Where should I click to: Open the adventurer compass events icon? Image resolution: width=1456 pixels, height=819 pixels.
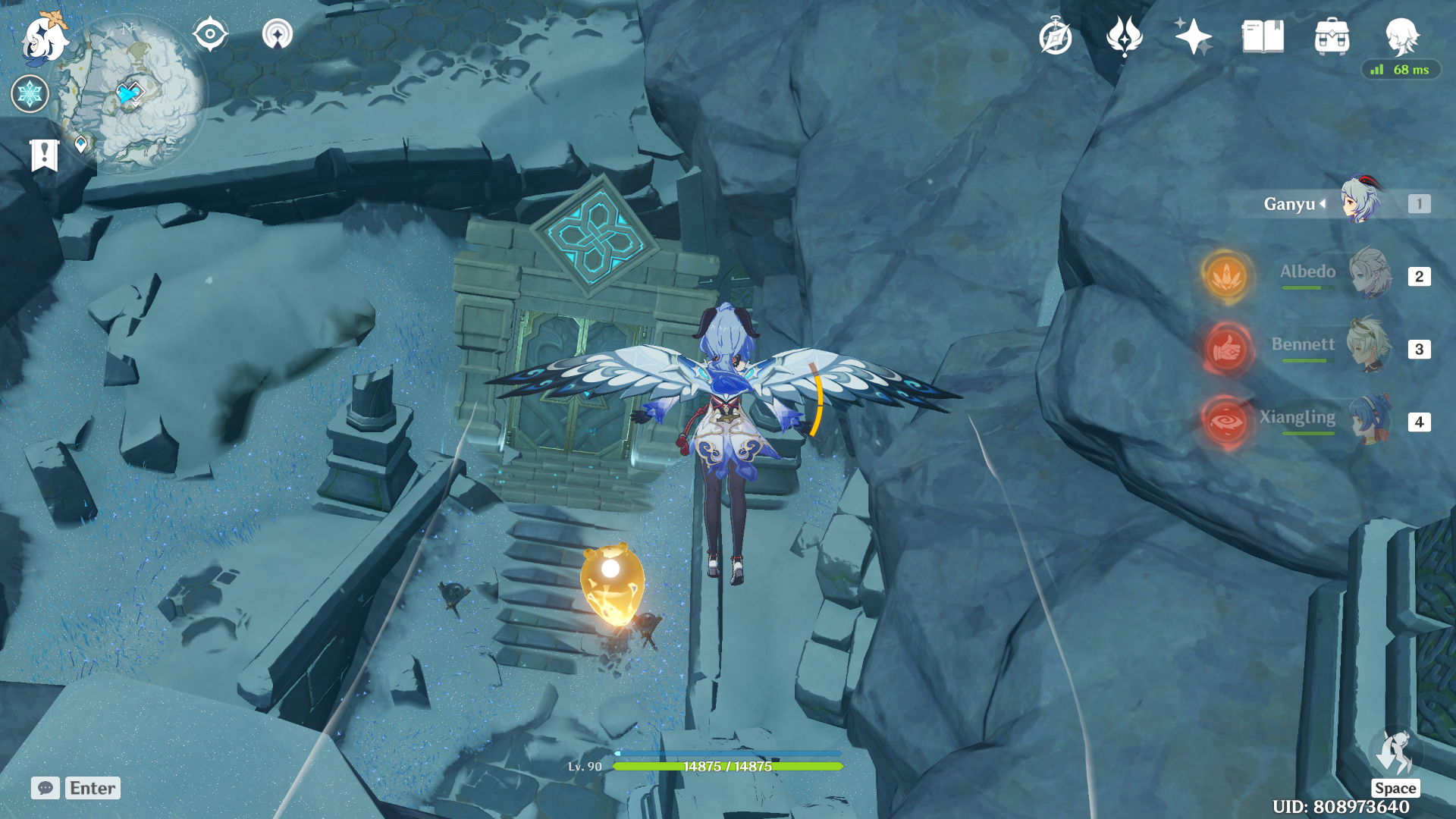[1056, 37]
